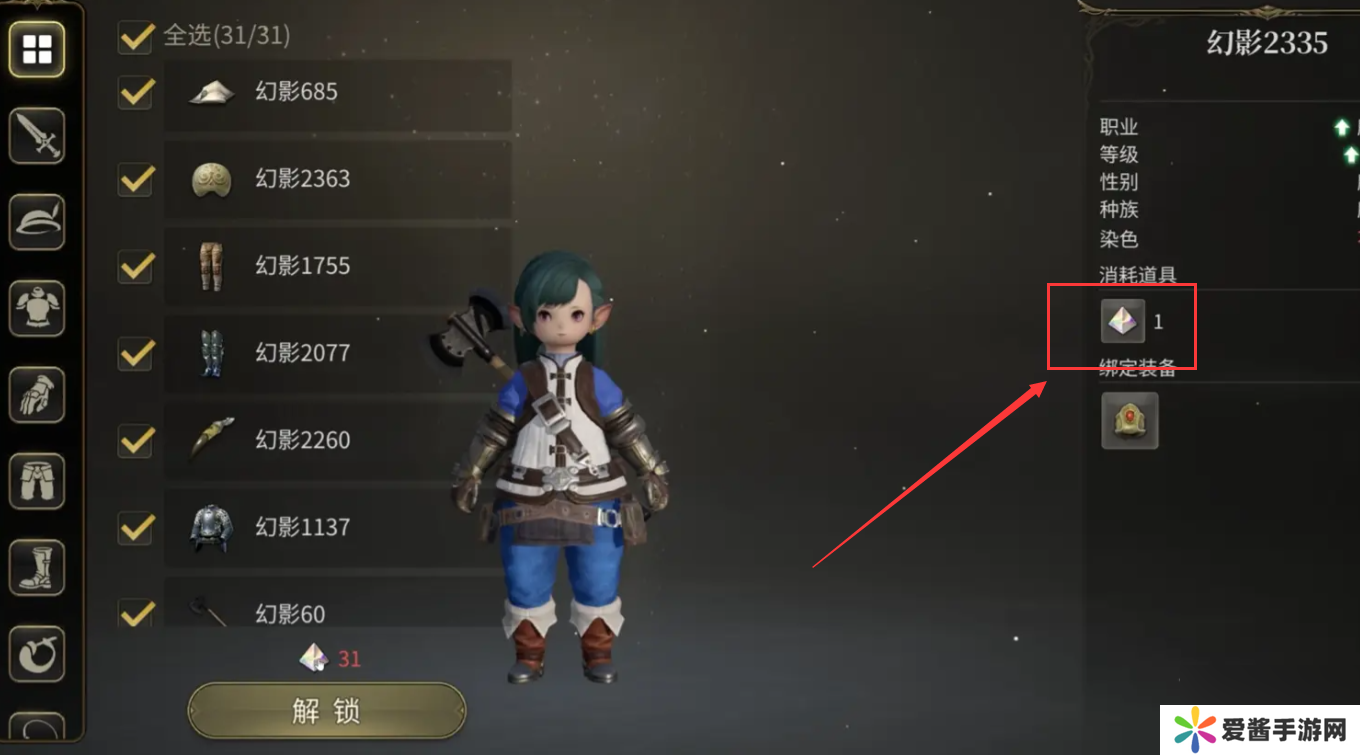The width and height of the screenshot is (1360, 755).
Task: Toggle the 全选 select-all checkbox
Action: pos(135,37)
